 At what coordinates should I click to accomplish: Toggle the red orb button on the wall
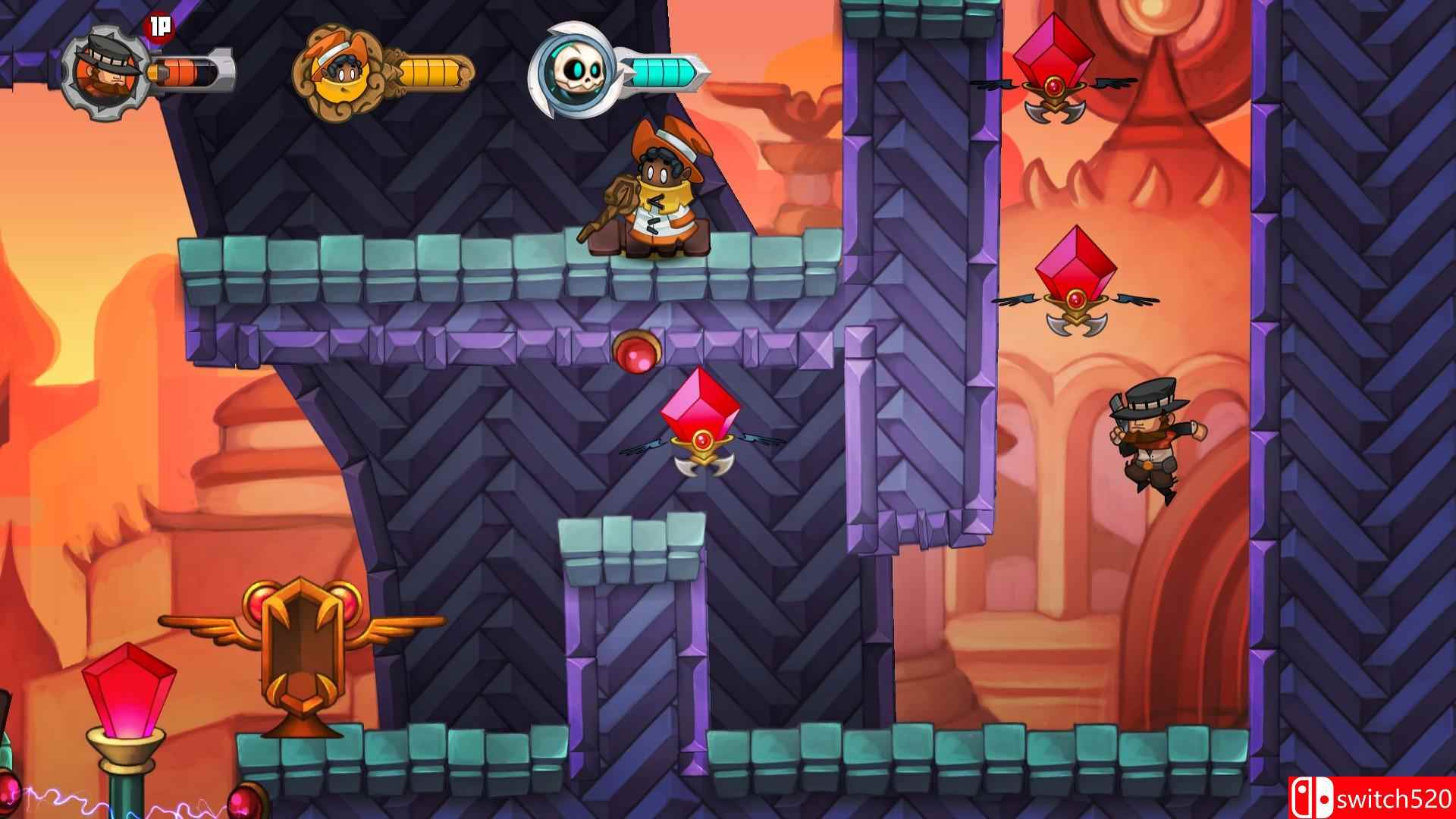[635, 351]
